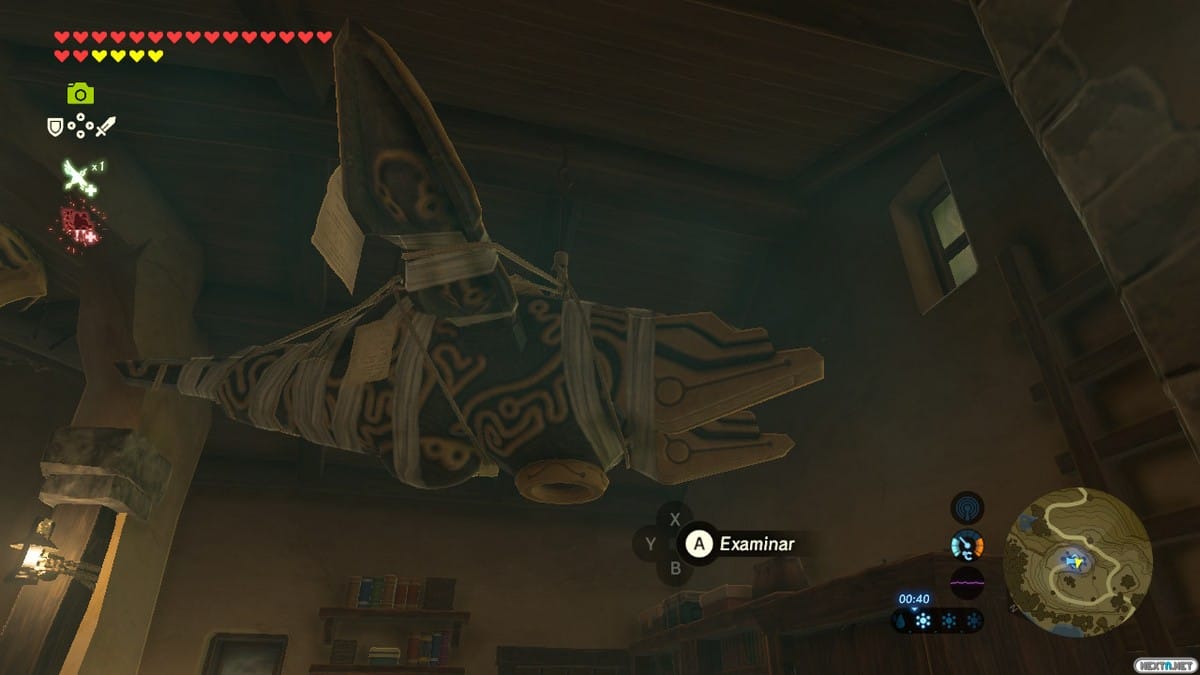This screenshot has height=675, width=1200.
Task: Click the red Daruk's Protection ability icon
Action: [x=76, y=224]
